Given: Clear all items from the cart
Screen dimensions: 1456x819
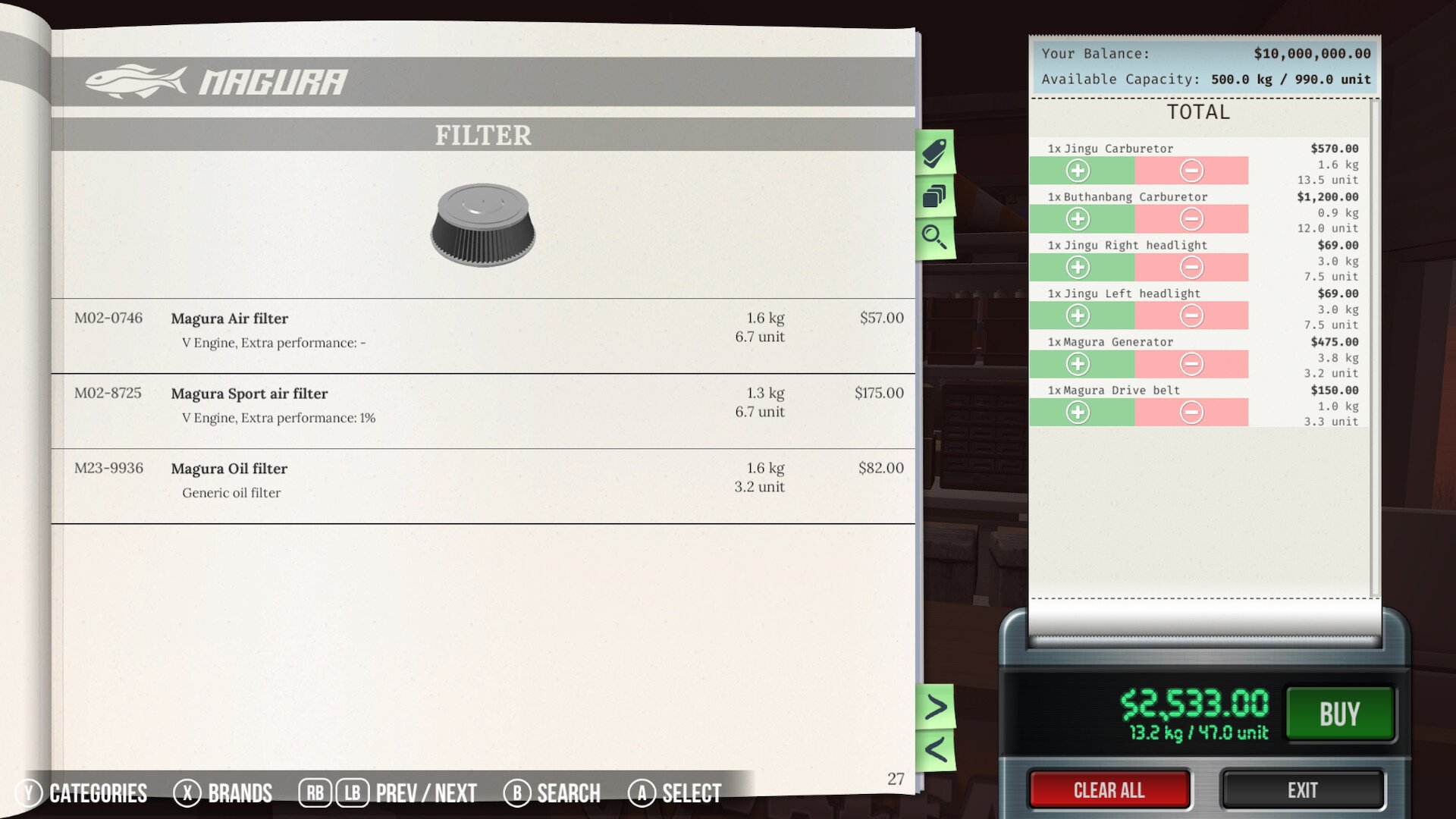Looking at the screenshot, I should click(x=1109, y=790).
